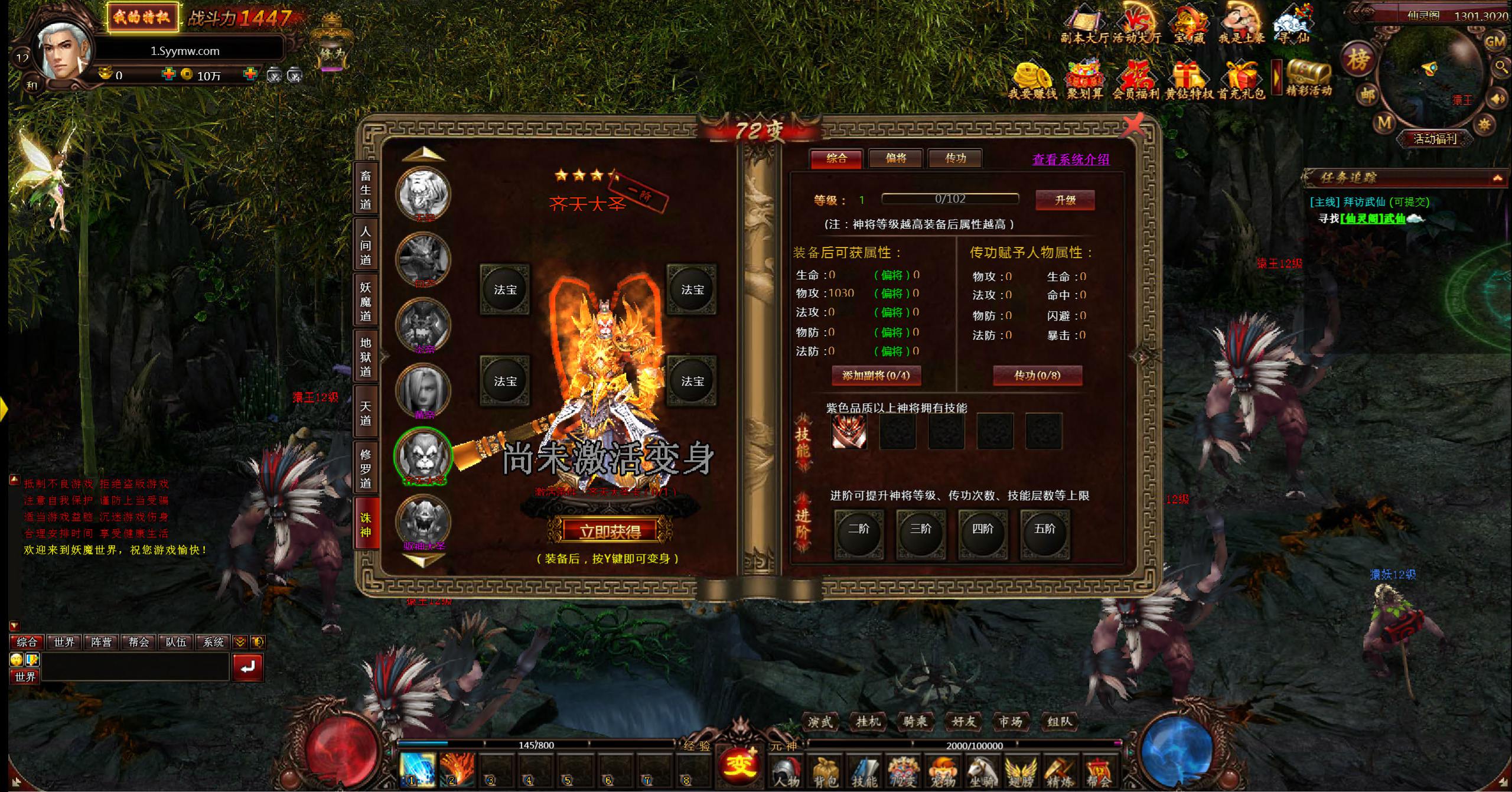Open the 传功 tab
The width and height of the screenshot is (1512, 792).
tap(955, 158)
